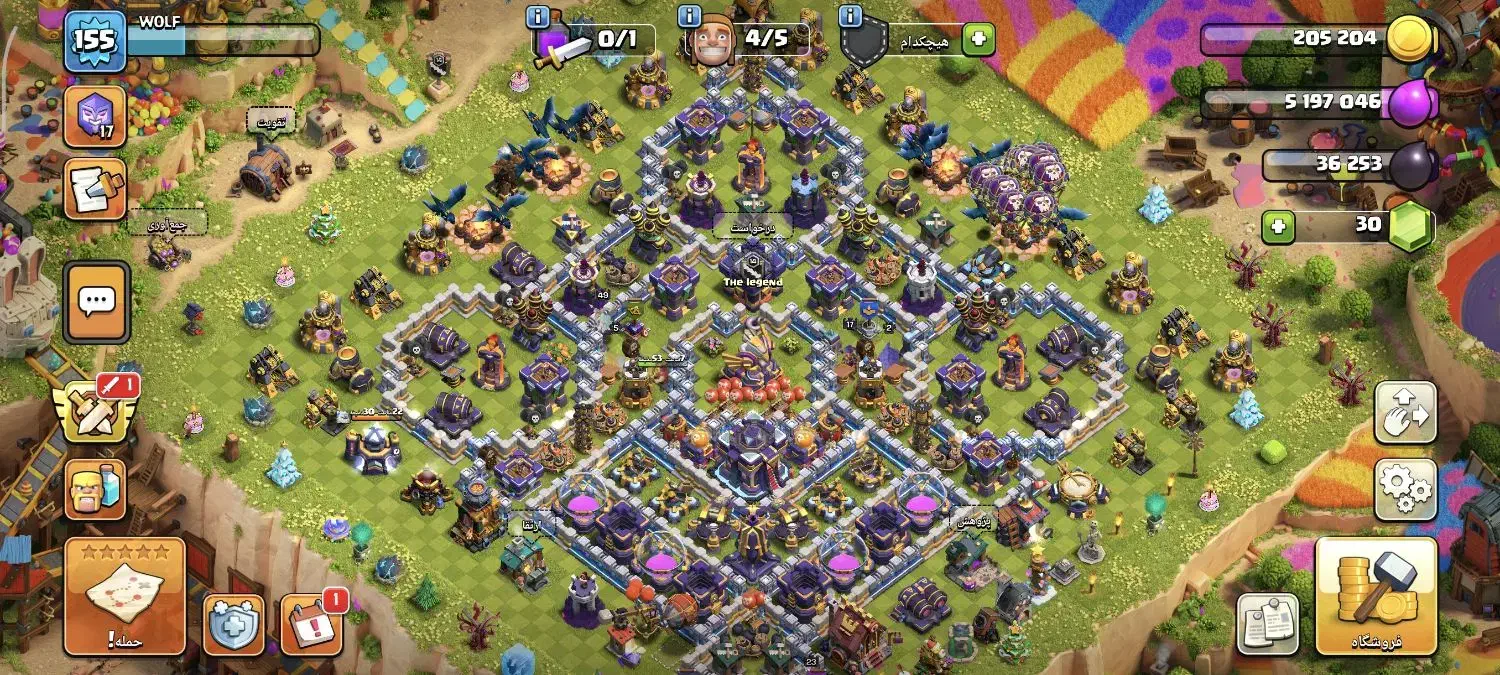
Task: Open clan wars crossed swords button
Action: coord(96,410)
